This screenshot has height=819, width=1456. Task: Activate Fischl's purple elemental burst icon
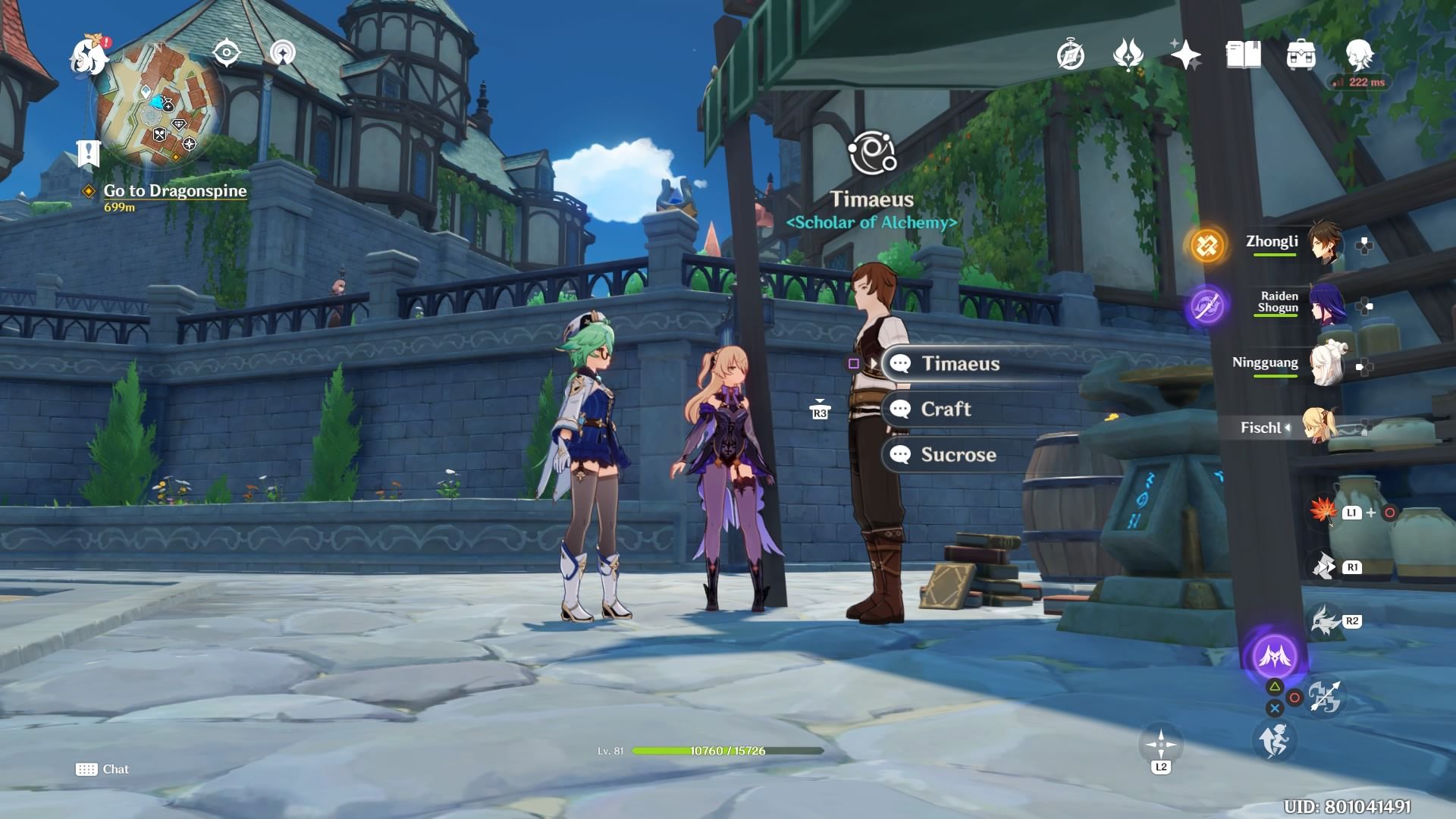click(x=1275, y=657)
